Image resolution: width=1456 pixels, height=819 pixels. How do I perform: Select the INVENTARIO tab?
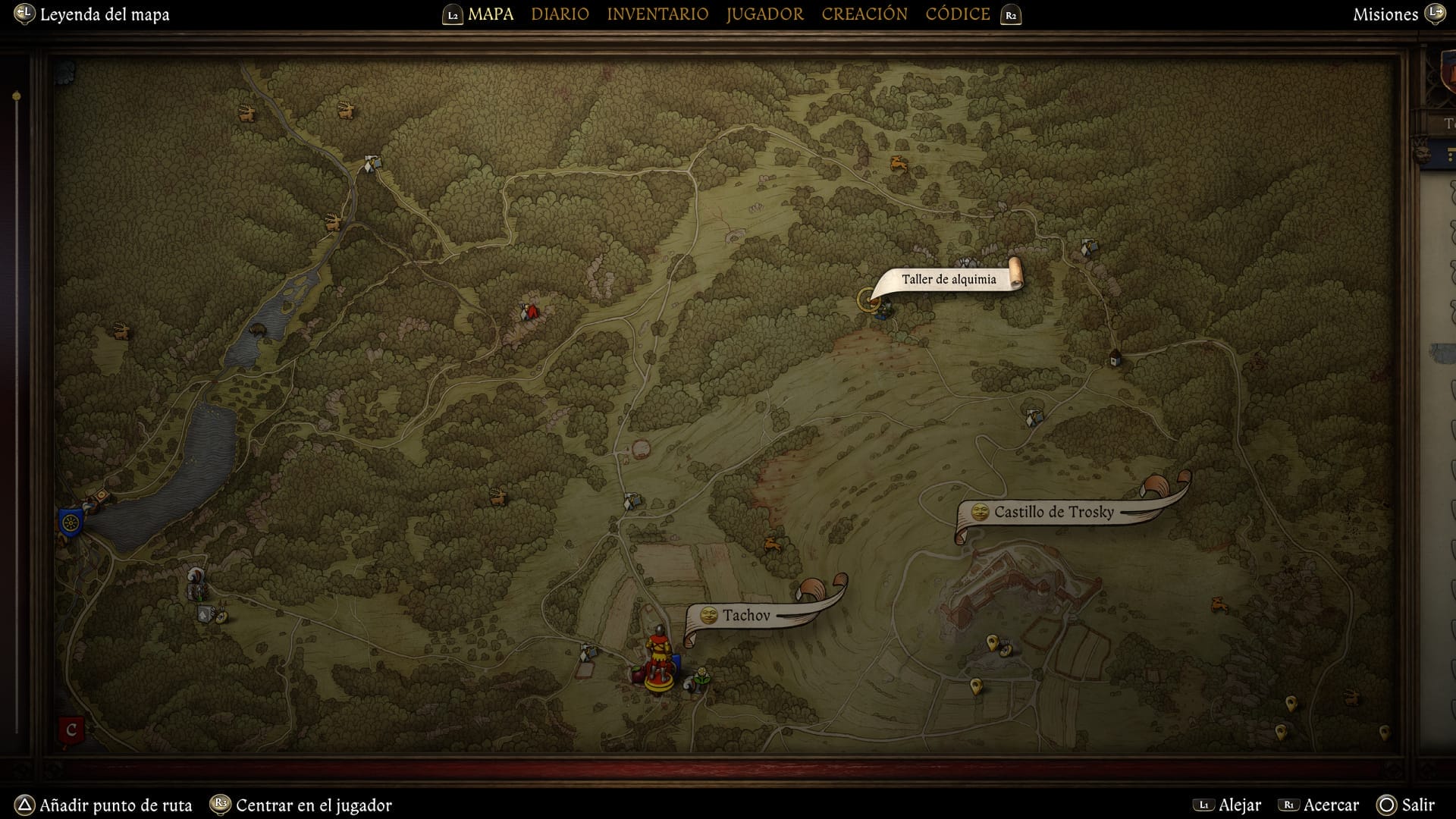[x=657, y=14]
